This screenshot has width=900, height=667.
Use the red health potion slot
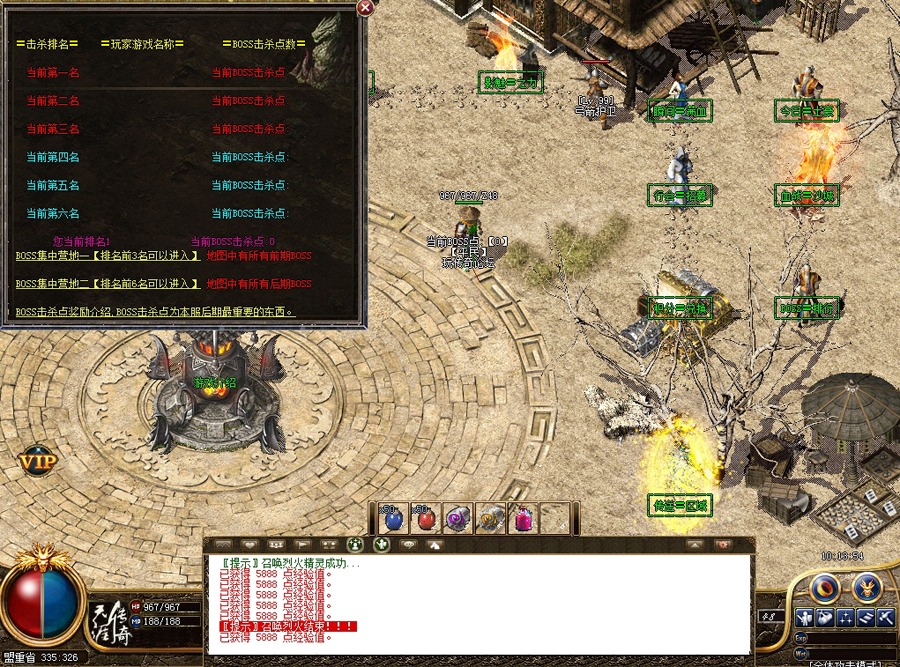click(x=426, y=518)
